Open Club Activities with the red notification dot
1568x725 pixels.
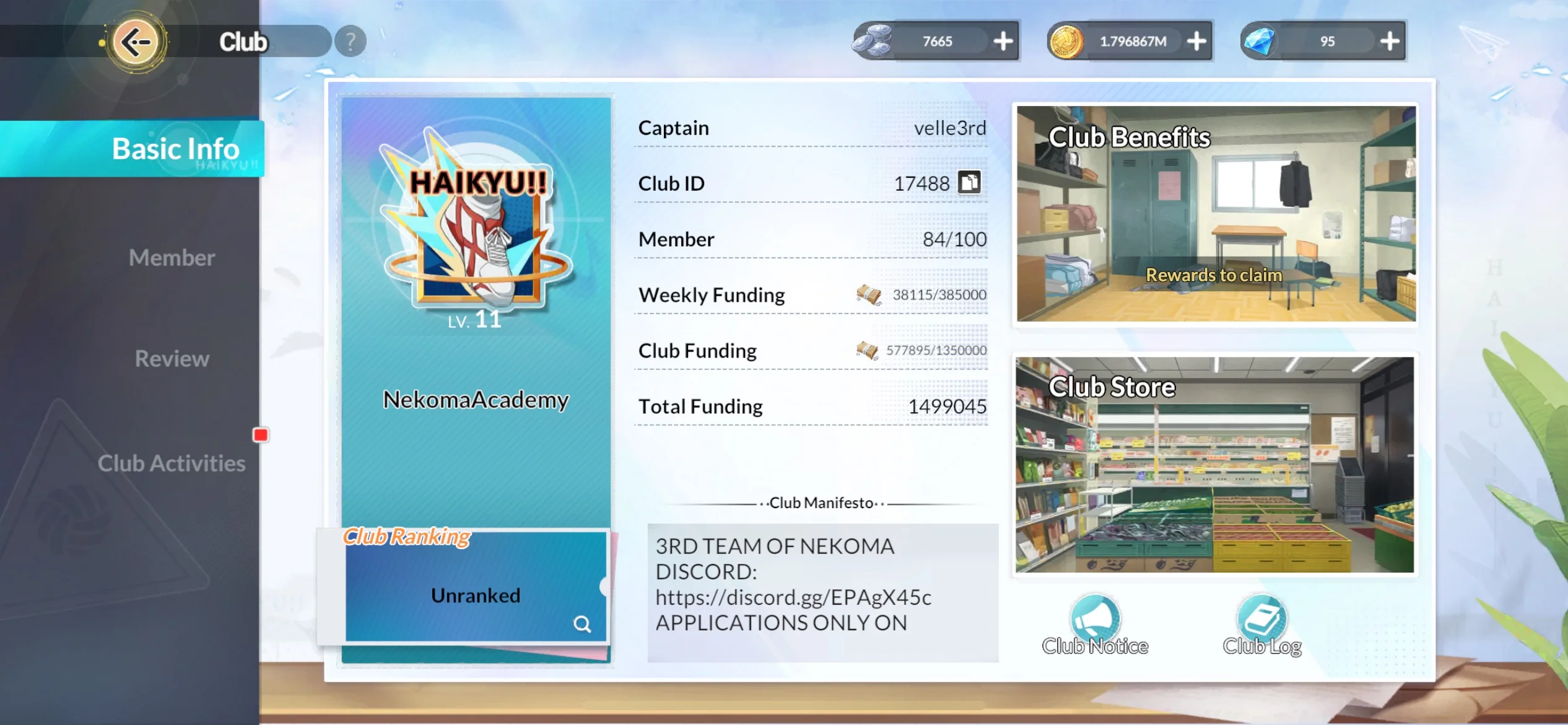click(172, 463)
